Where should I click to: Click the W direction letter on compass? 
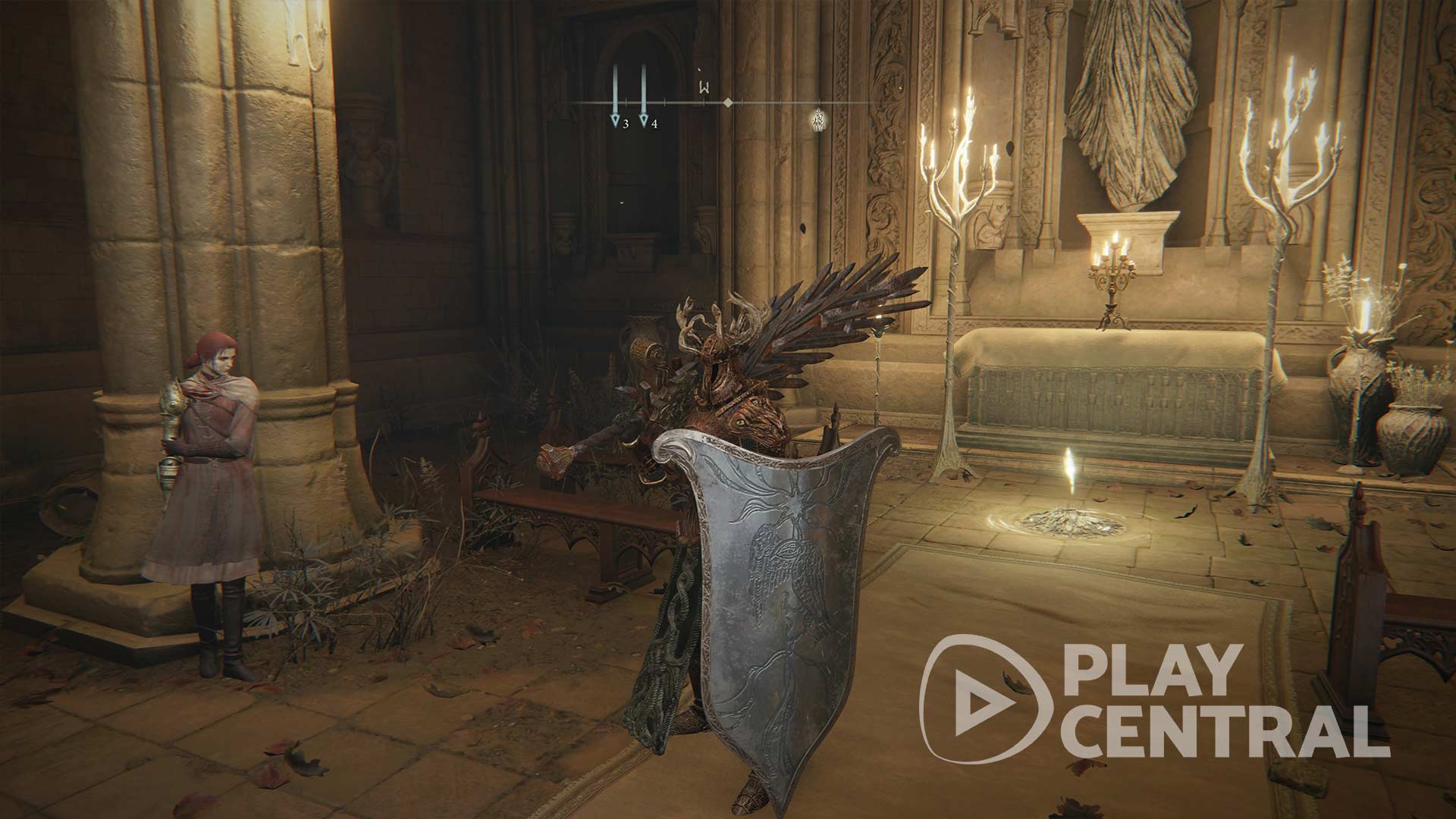click(704, 88)
